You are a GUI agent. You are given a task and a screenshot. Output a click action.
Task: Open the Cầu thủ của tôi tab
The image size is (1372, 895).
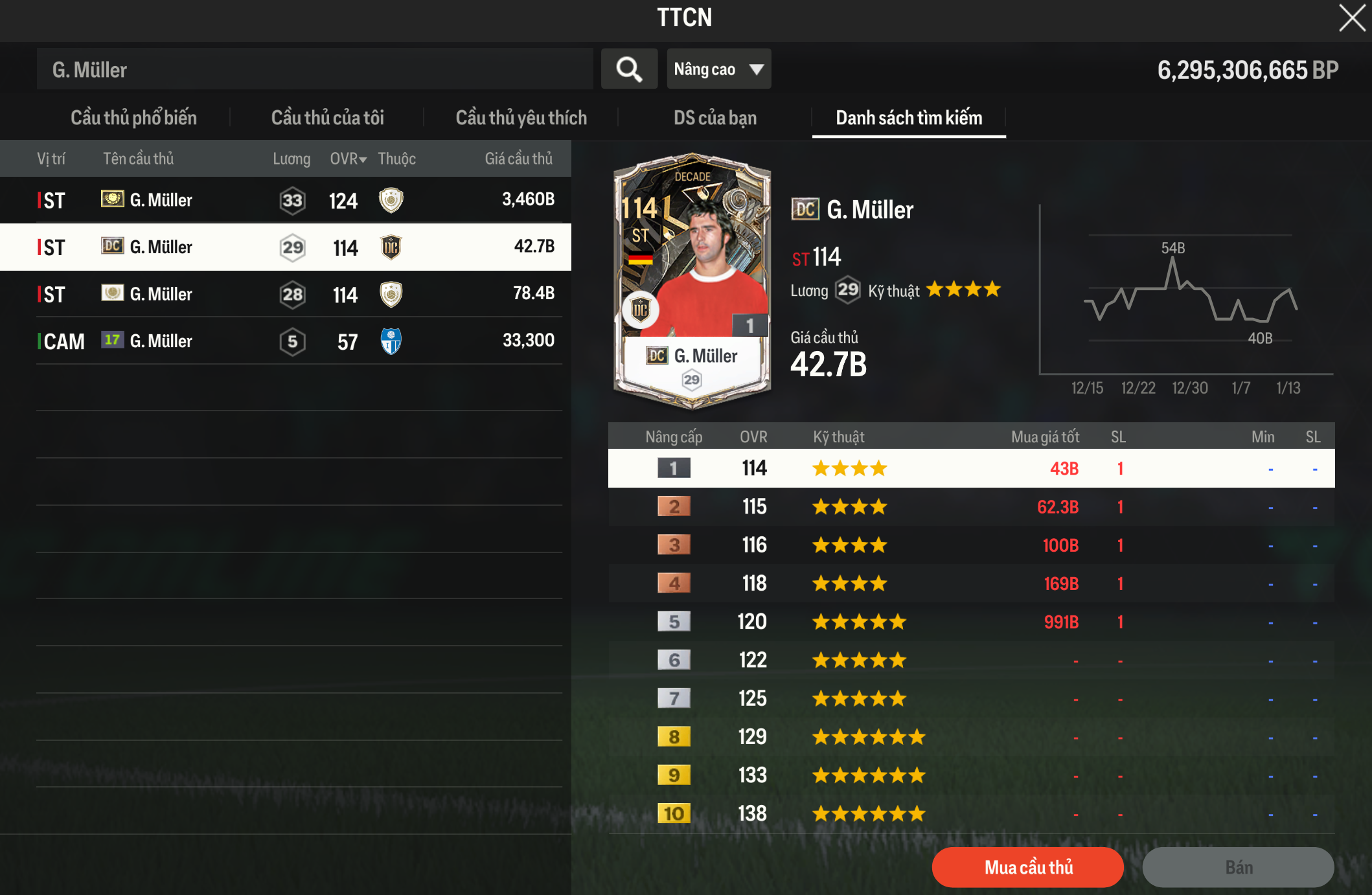click(x=327, y=118)
